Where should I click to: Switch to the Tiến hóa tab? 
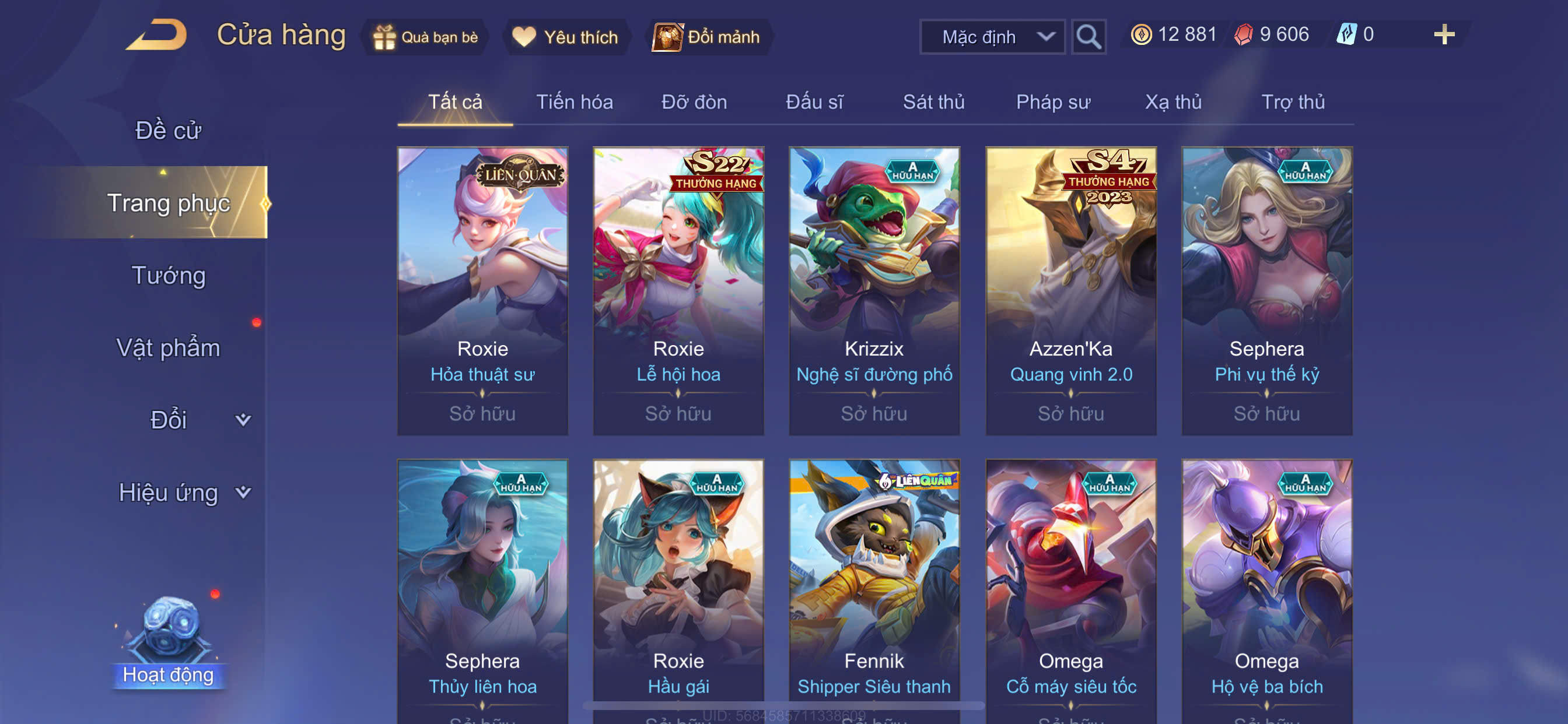tap(574, 101)
